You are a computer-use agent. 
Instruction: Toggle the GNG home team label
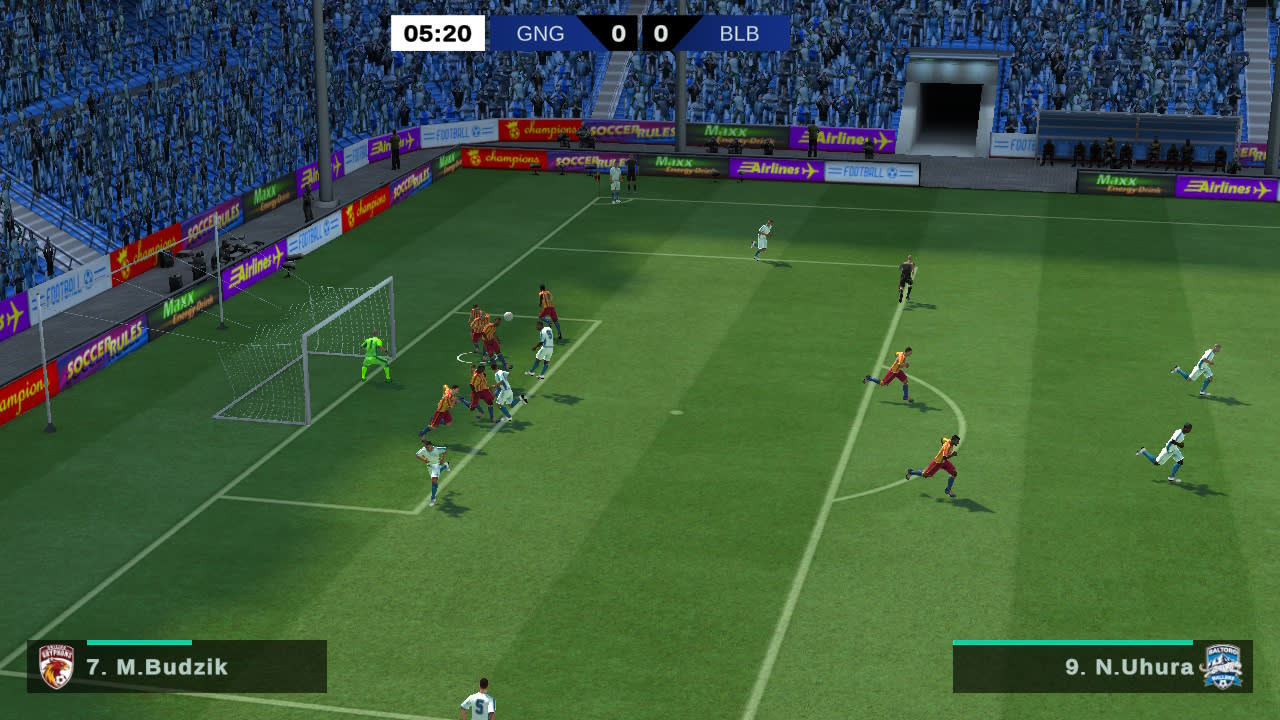pyautogui.click(x=541, y=32)
